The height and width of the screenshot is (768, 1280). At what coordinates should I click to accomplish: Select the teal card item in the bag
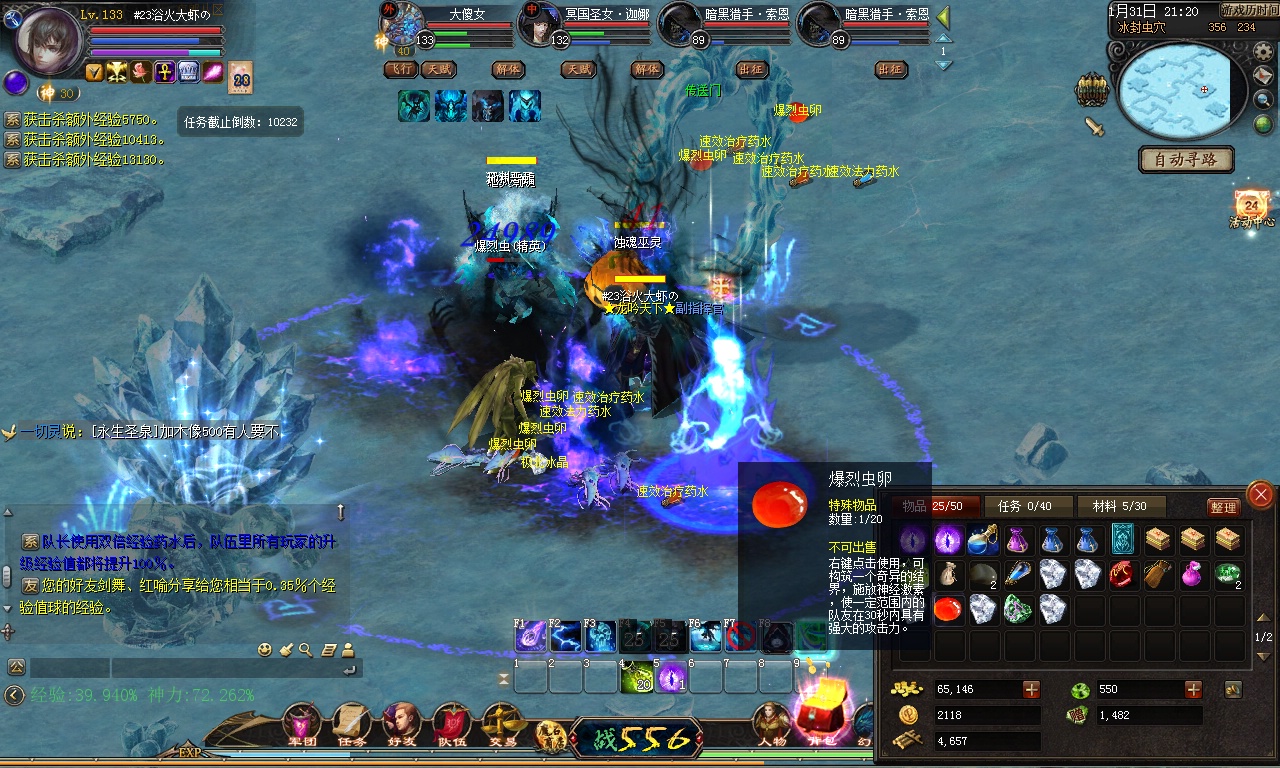1123,540
